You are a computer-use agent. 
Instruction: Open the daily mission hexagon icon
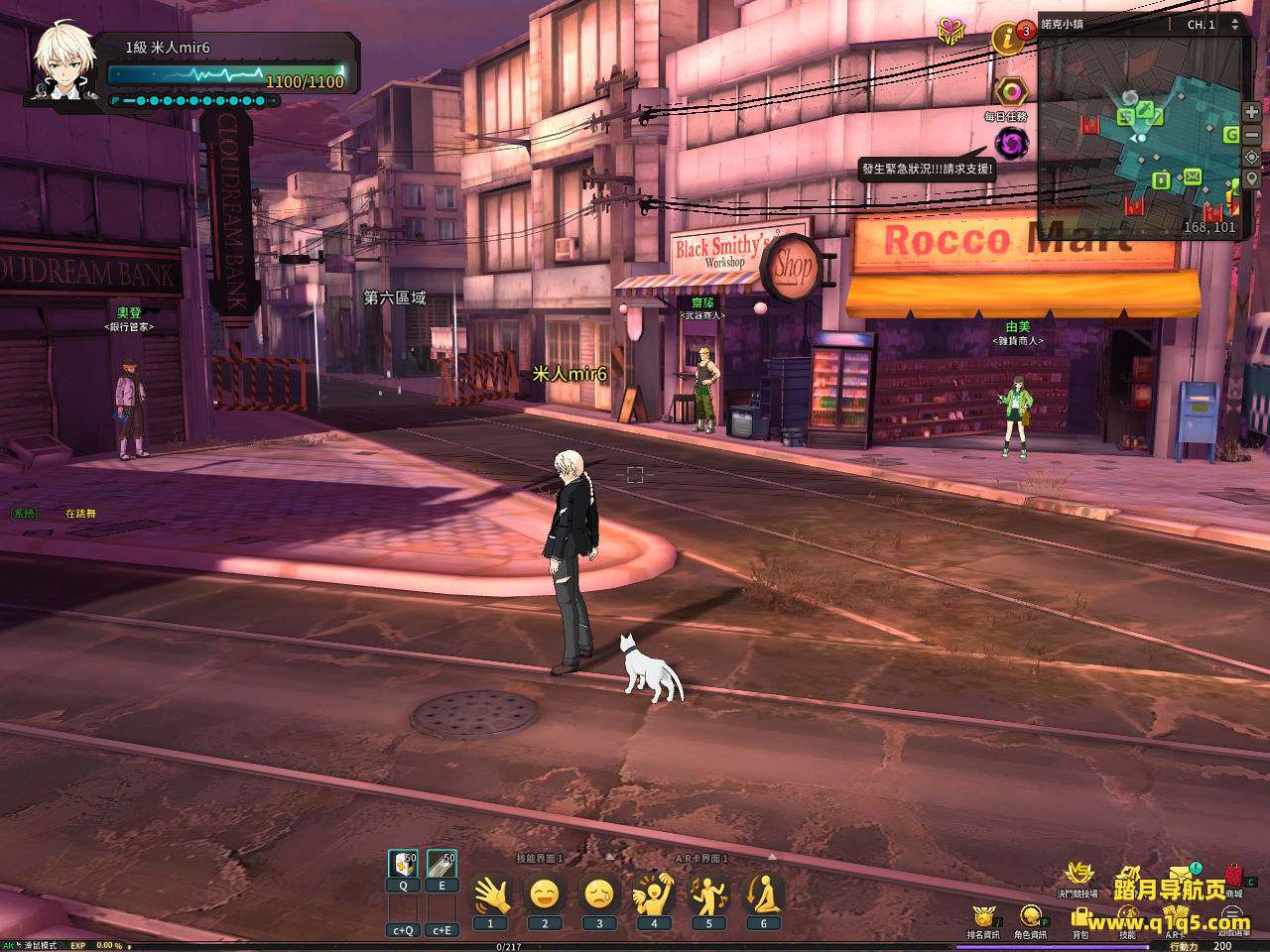pyautogui.click(x=1009, y=92)
